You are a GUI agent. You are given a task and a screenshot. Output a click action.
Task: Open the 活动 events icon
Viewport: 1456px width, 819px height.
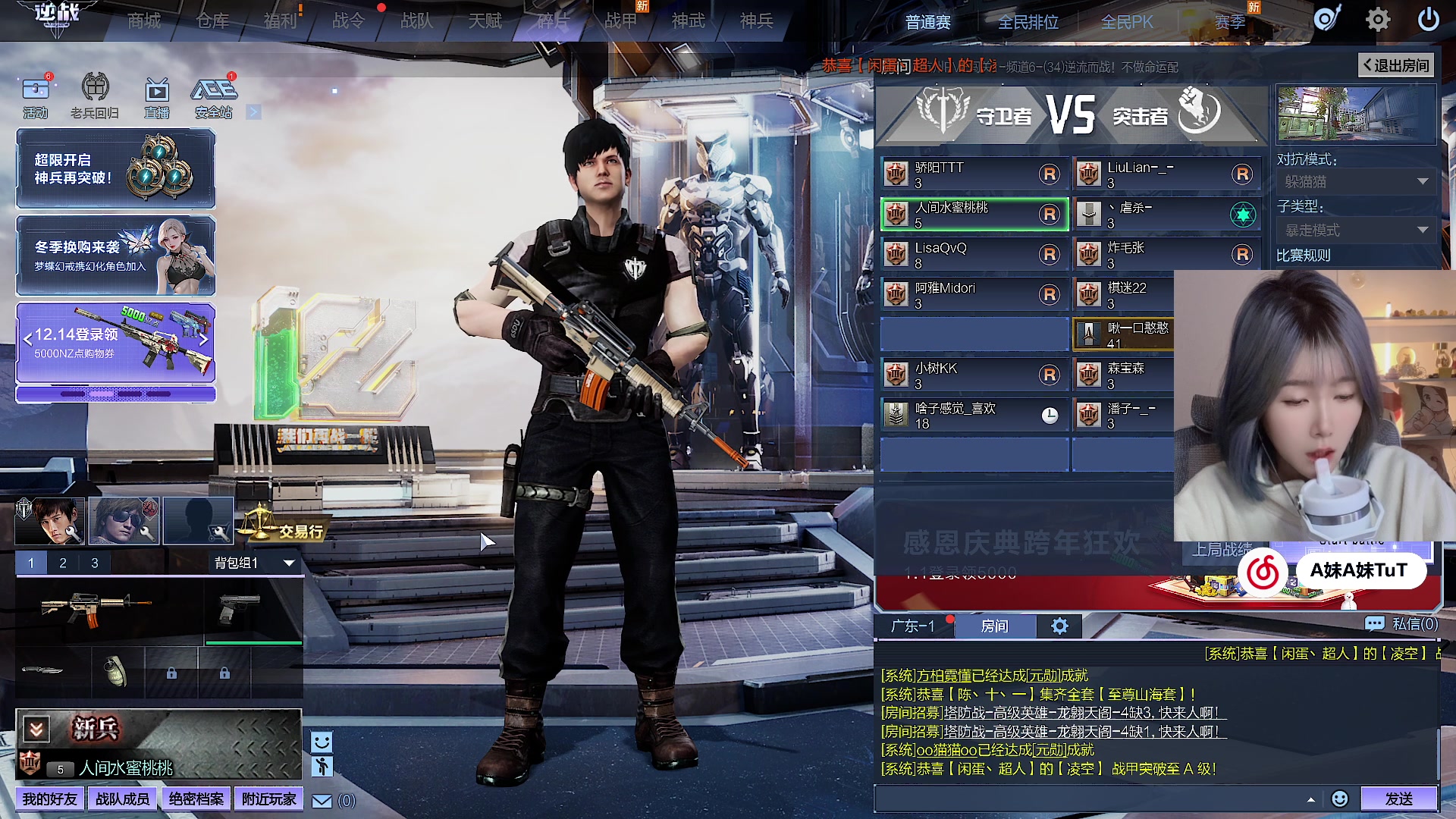35,97
